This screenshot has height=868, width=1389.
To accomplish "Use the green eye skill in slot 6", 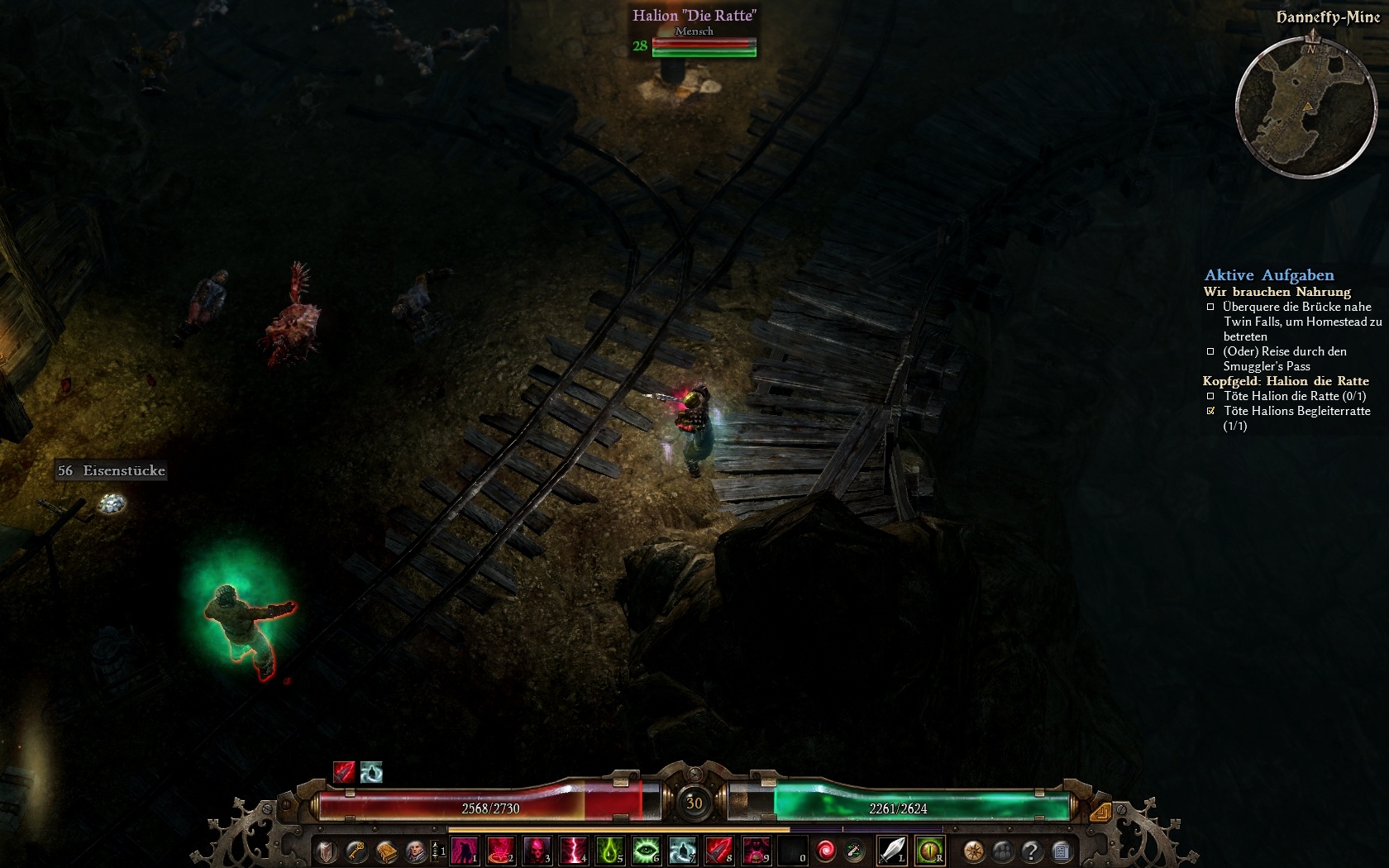I will point(647,851).
